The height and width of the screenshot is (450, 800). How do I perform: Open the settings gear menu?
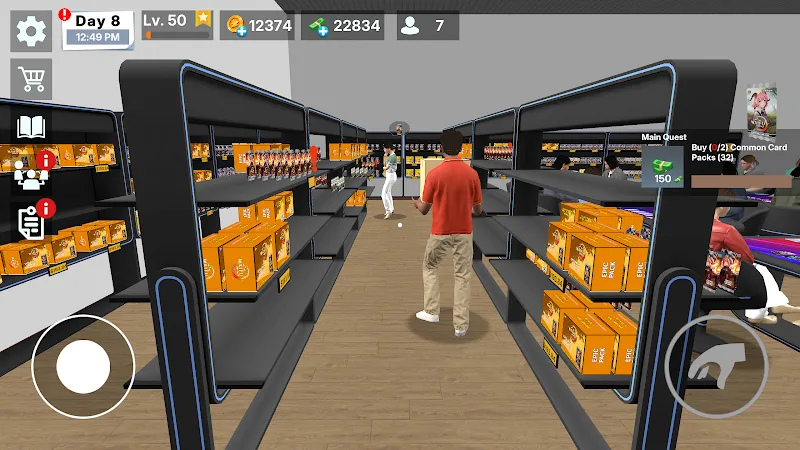pyautogui.click(x=31, y=31)
